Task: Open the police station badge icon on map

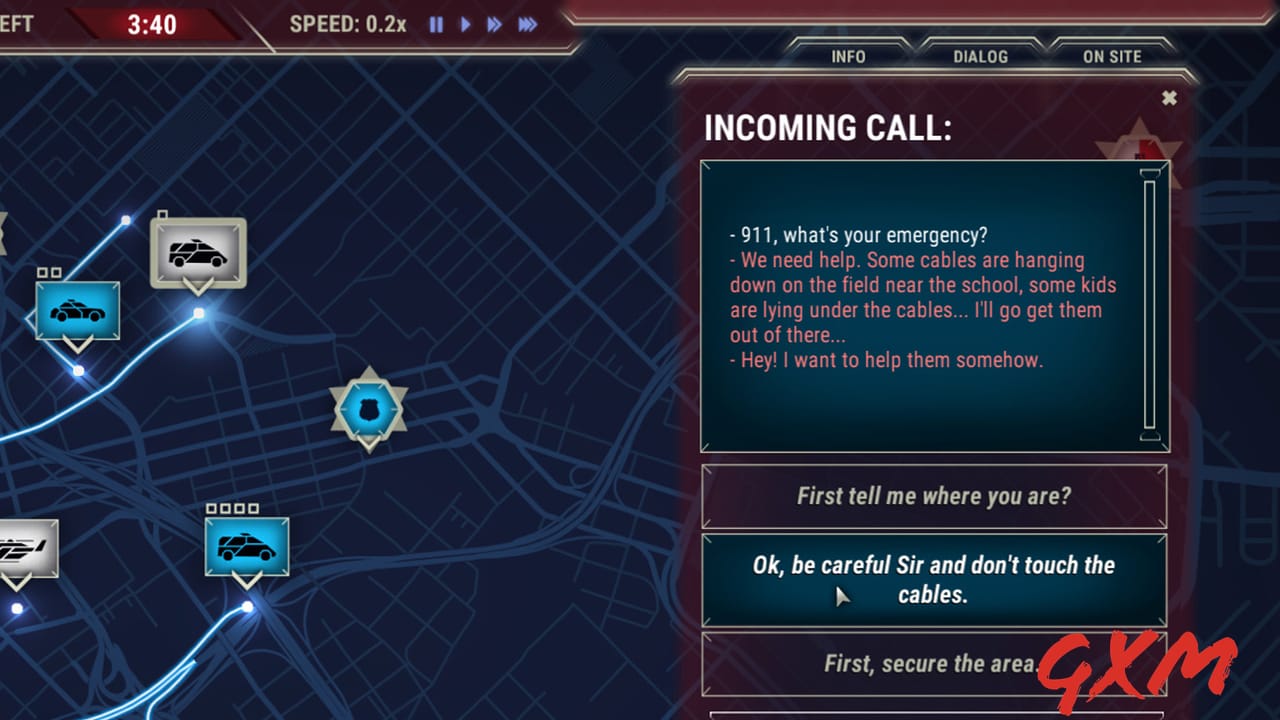Action: click(370, 405)
